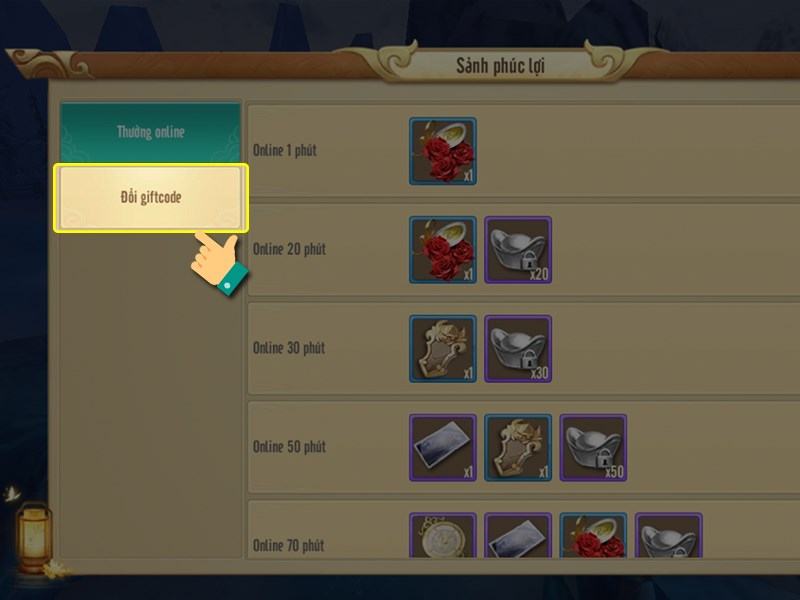The width and height of the screenshot is (800, 600).
Task: Pick the rose reward in Online 20 phút row
Action: coord(442,249)
